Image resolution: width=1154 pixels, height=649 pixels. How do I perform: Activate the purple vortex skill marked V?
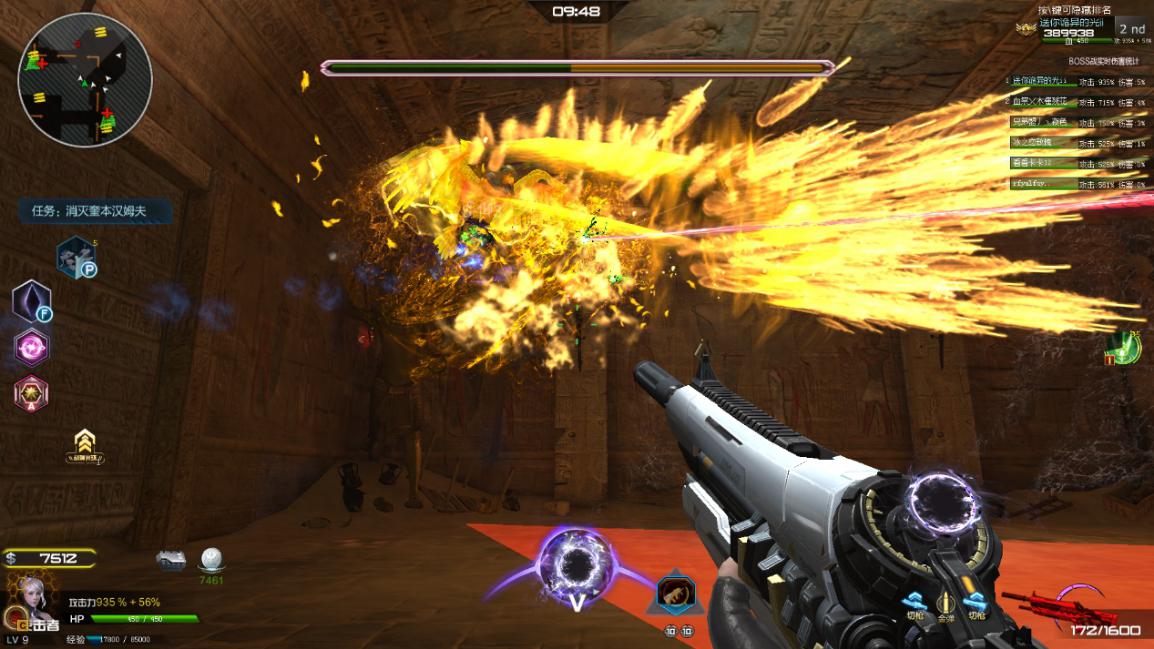click(x=575, y=566)
